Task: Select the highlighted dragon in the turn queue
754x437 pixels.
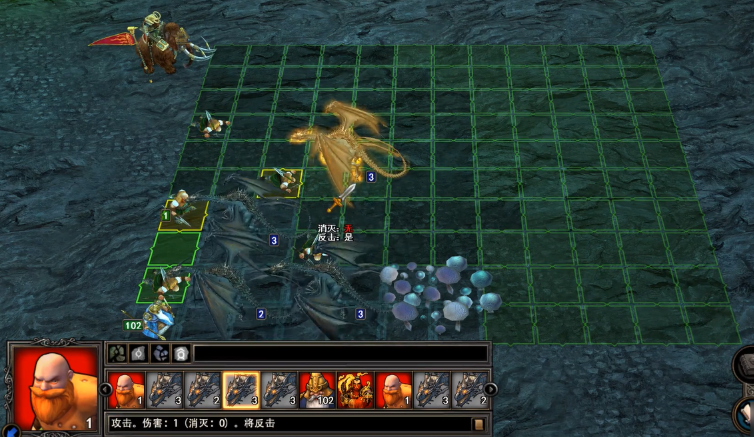Action: 240,390
